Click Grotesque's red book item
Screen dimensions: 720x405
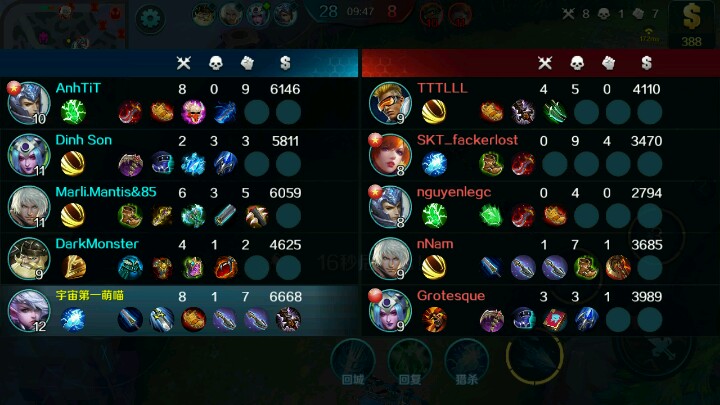[x=555, y=319]
